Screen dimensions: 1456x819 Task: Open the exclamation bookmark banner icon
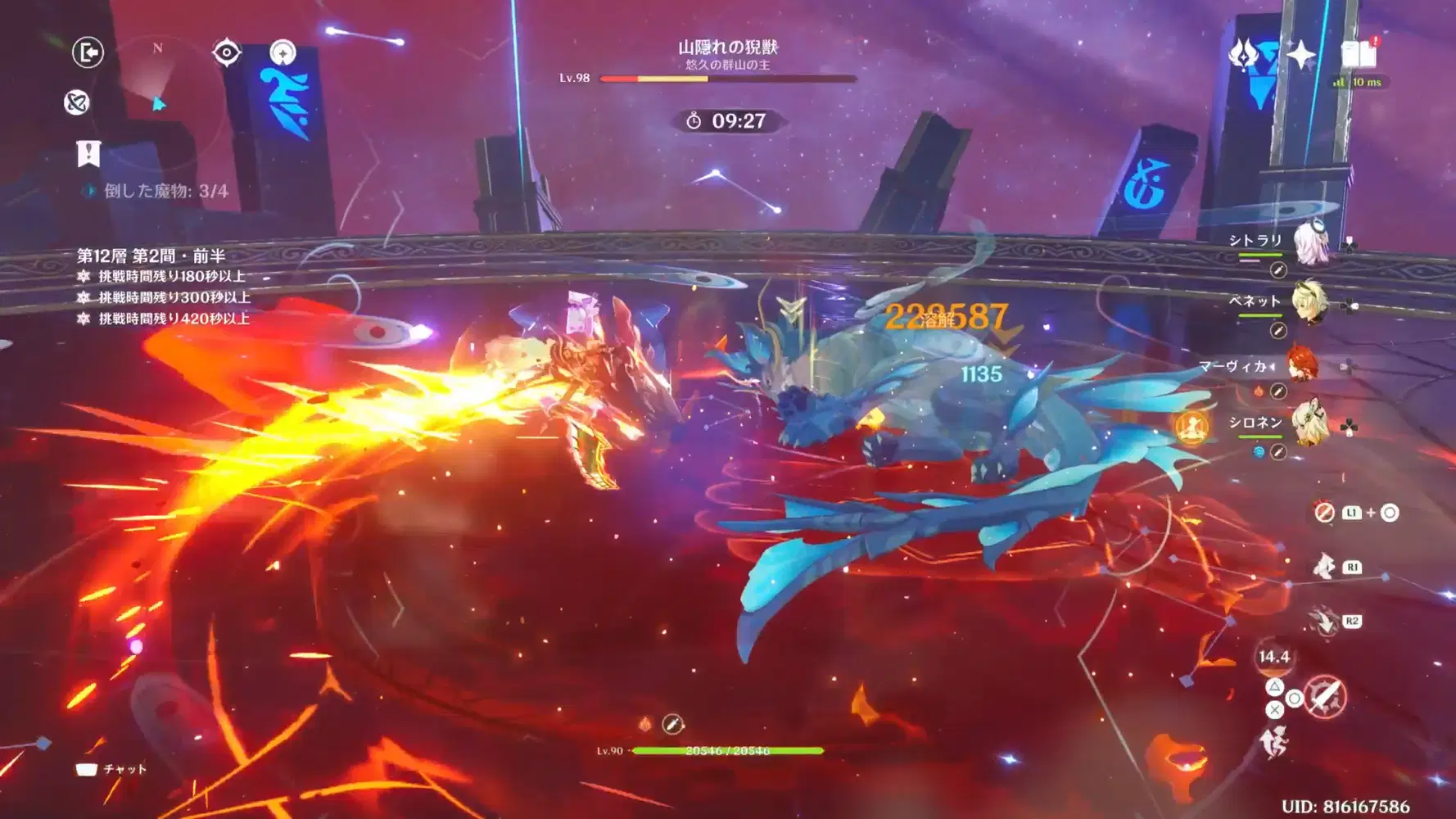(x=88, y=152)
